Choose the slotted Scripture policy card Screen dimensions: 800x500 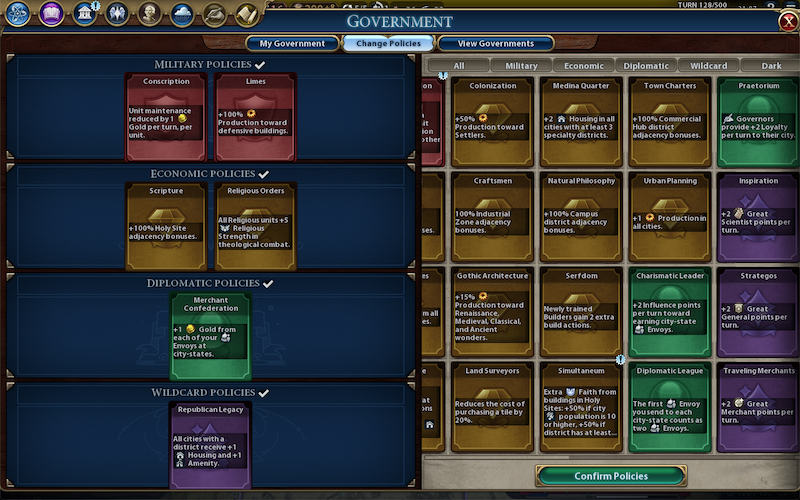click(166, 226)
